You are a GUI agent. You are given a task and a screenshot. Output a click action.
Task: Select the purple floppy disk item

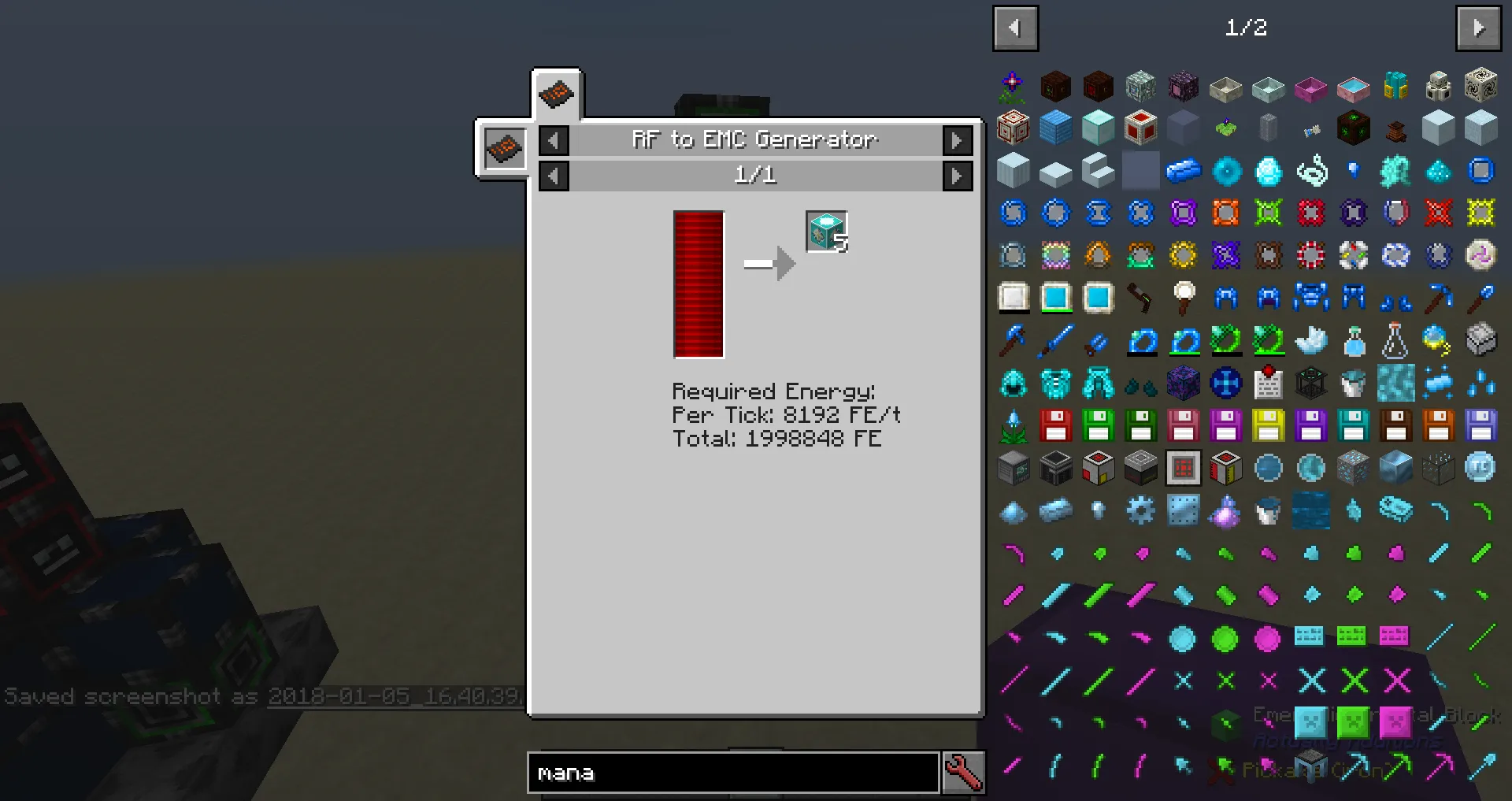click(1310, 426)
